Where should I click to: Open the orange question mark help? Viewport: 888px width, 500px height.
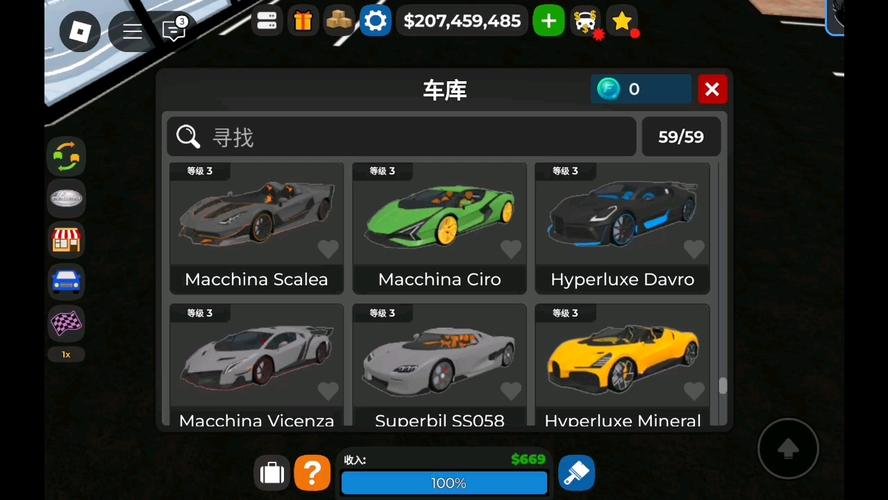312,472
